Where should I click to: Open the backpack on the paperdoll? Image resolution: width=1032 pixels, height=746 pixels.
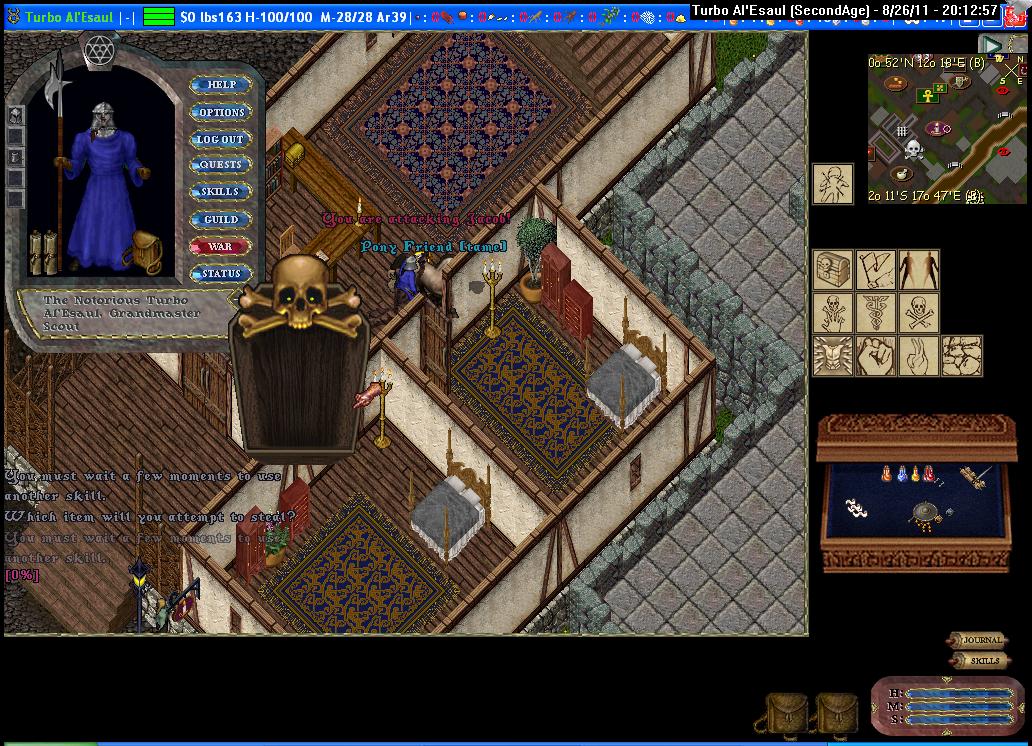[146, 251]
